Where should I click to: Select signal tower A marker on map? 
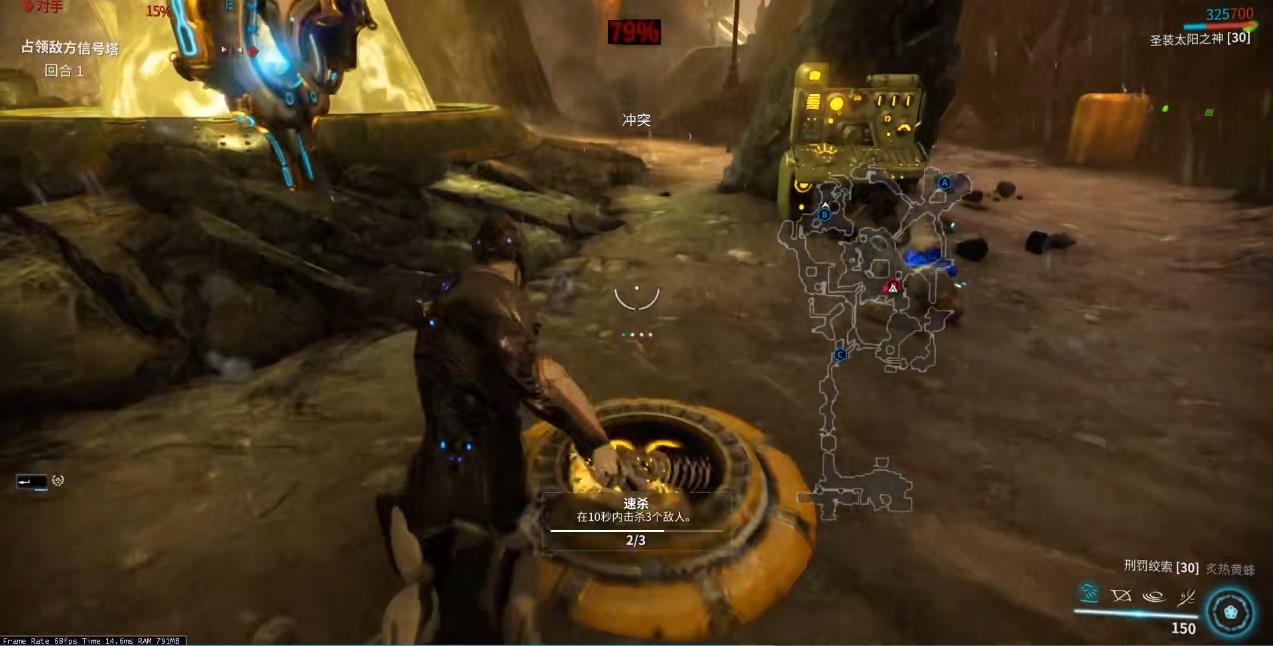(x=944, y=183)
